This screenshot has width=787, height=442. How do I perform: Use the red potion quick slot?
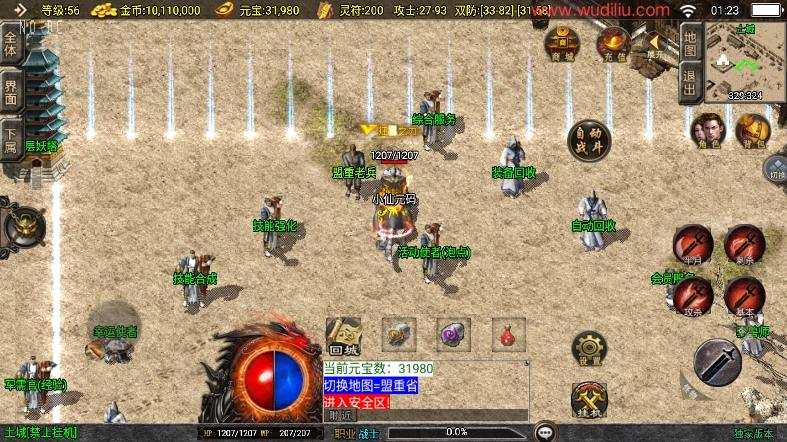(x=508, y=333)
